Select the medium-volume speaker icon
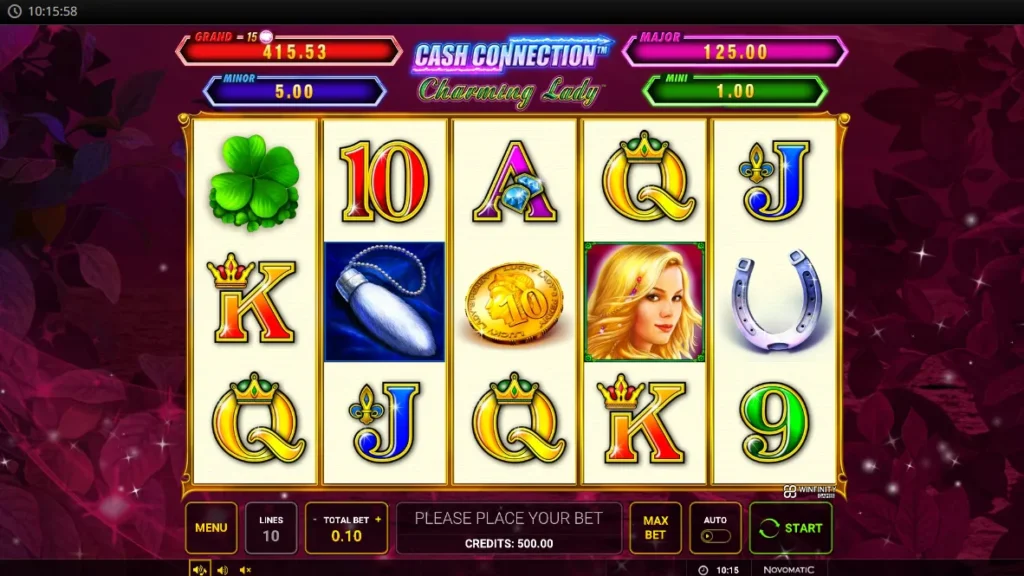1024x576 pixels. click(x=222, y=570)
